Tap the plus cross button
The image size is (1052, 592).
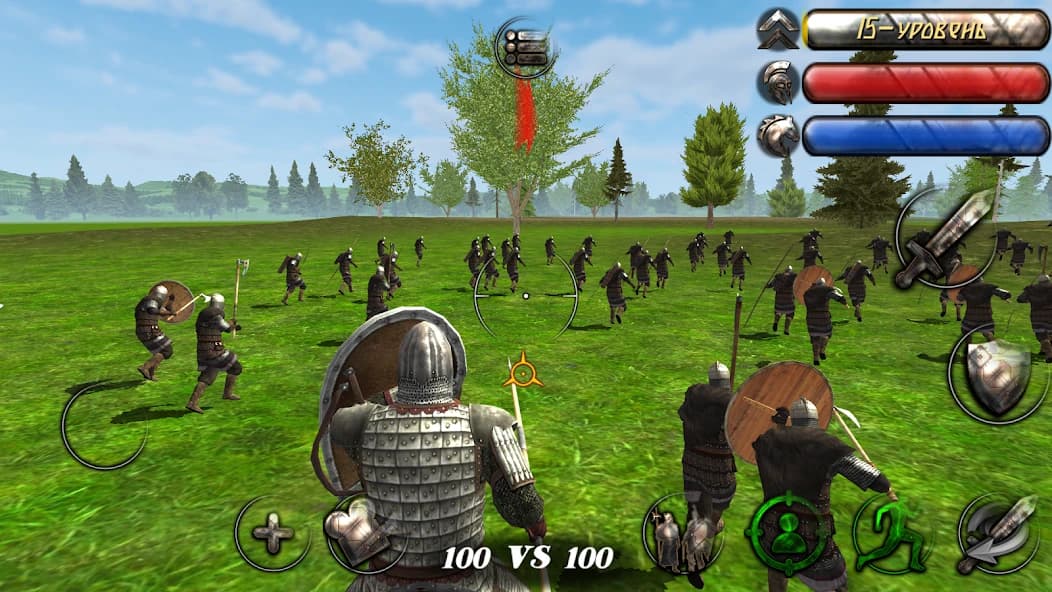point(272,534)
